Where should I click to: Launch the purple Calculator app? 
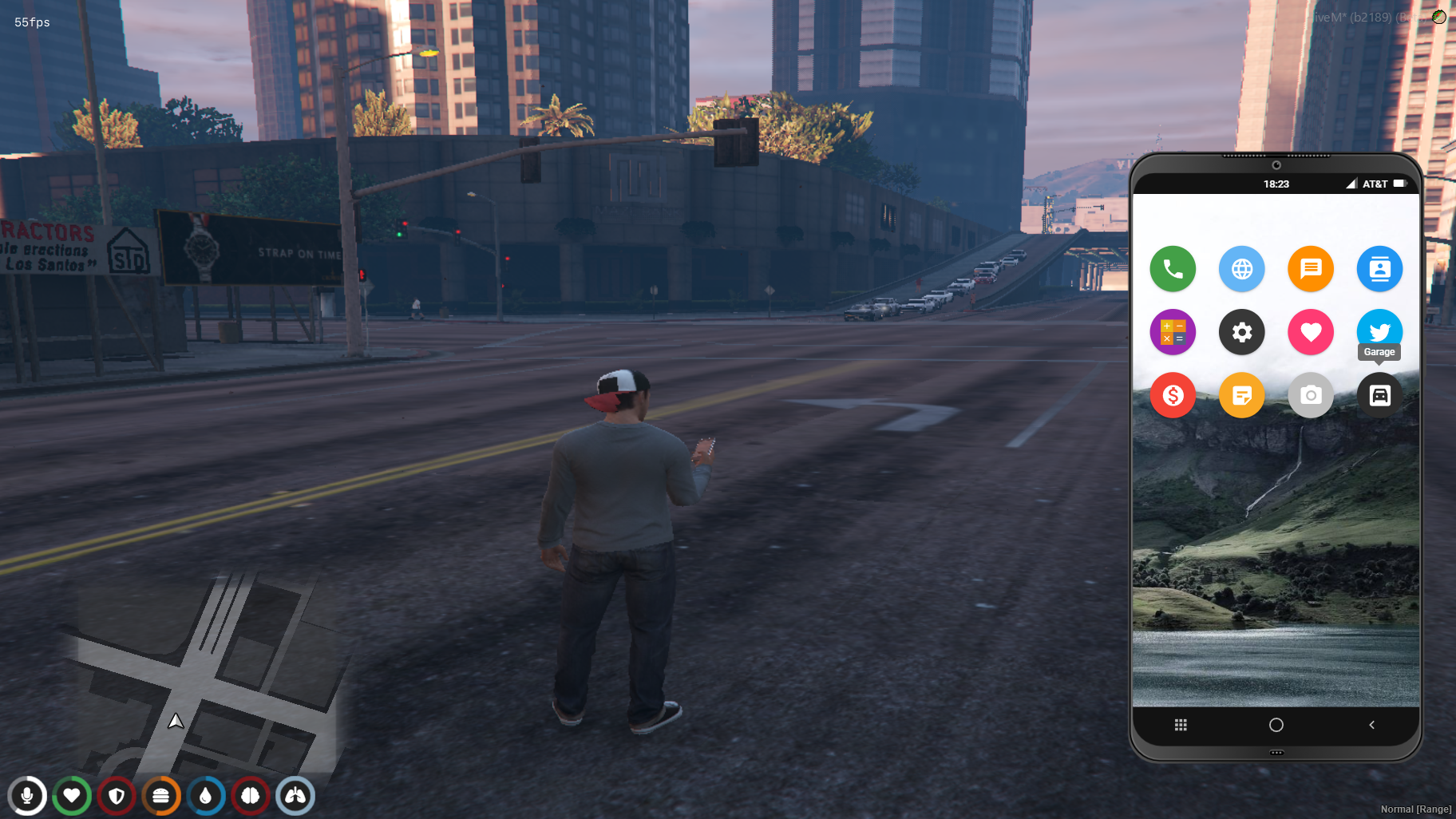click(x=1173, y=332)
